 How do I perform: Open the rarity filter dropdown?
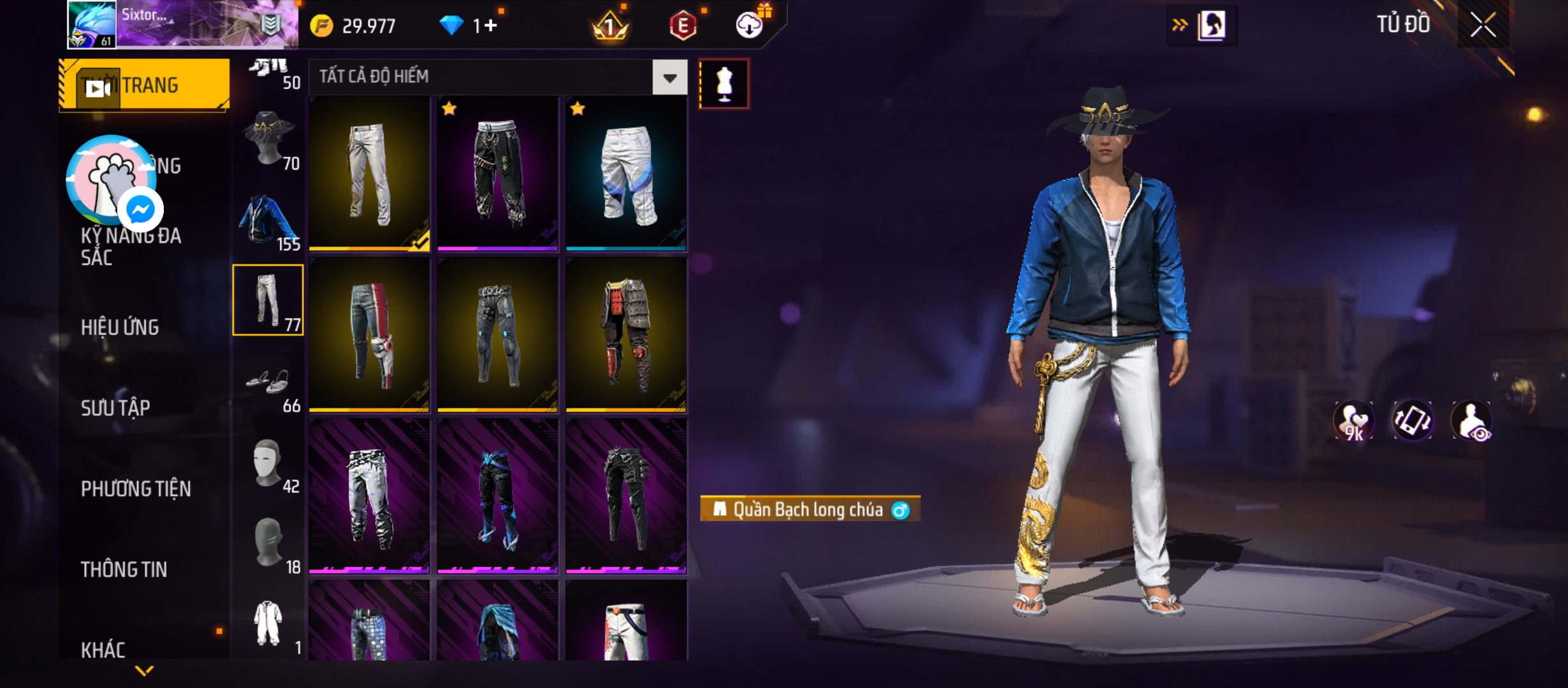[x=669, y=78]
